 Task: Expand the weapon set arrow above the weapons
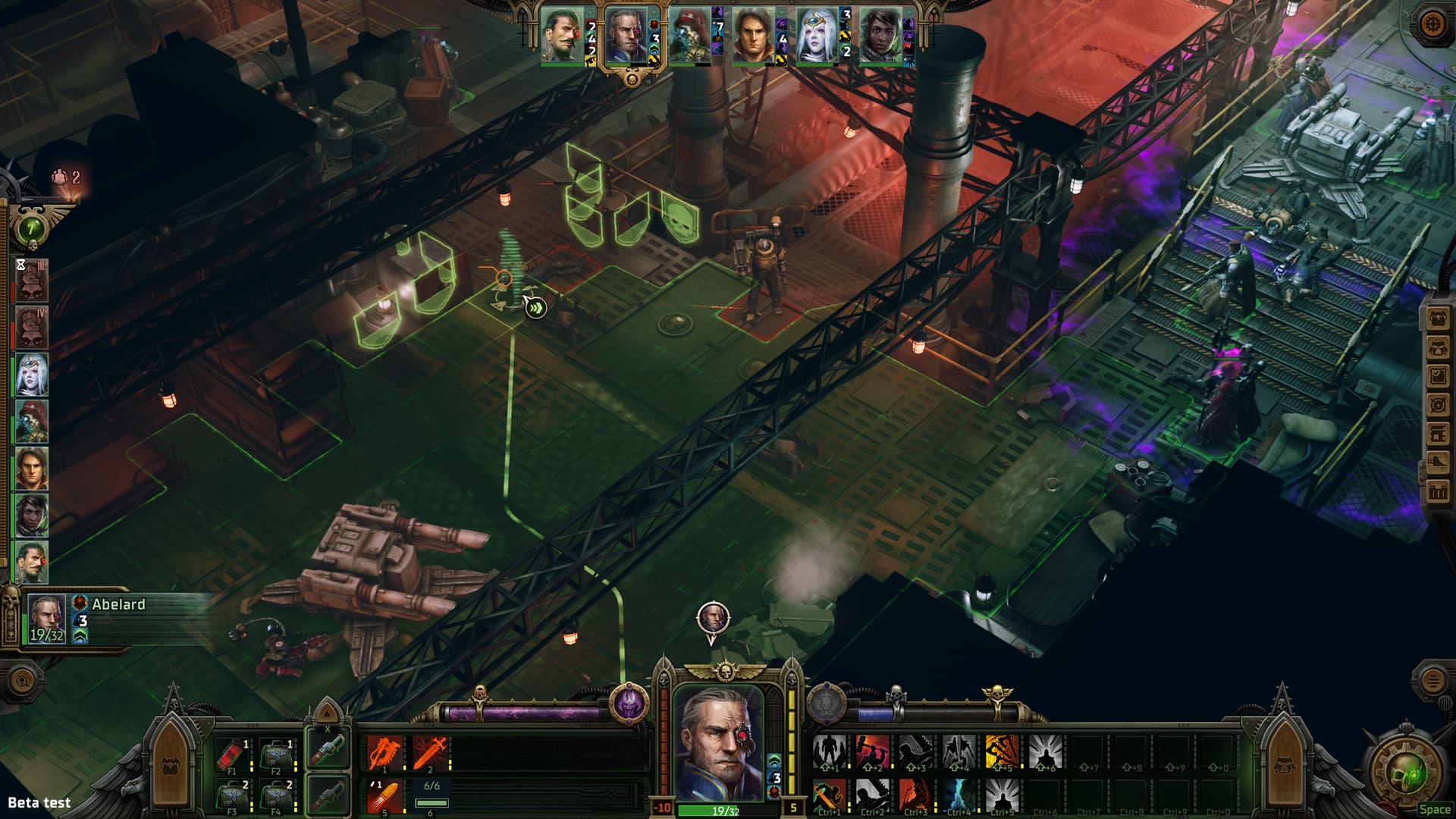pos(327,714)
